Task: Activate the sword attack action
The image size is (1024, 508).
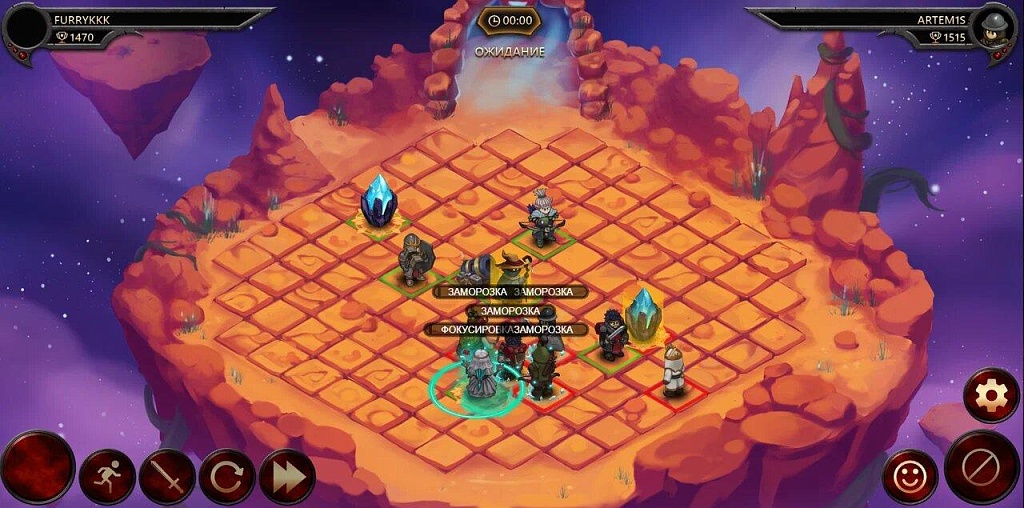Action: [x=167, y=477]
